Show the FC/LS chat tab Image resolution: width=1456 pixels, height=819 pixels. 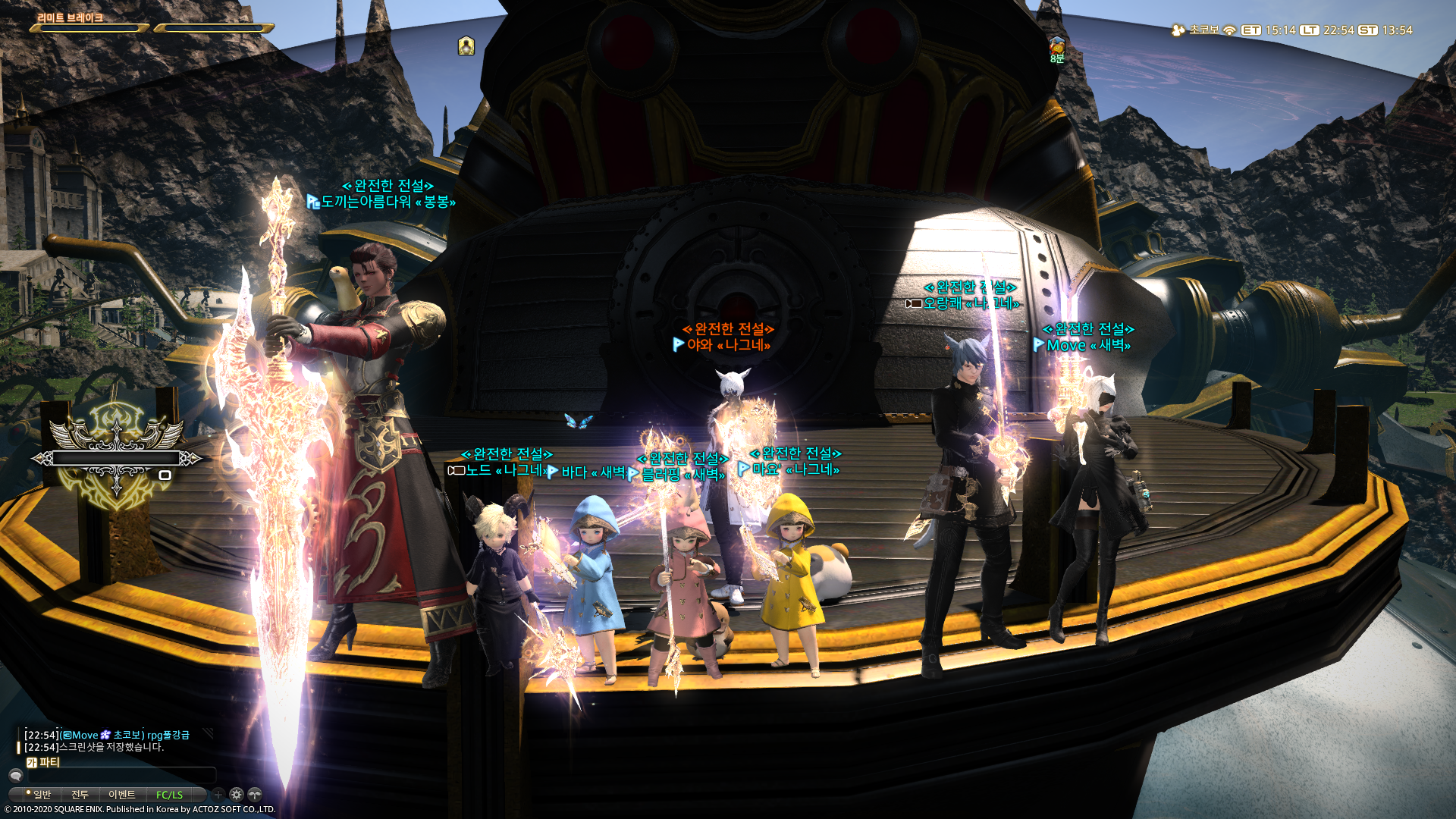(169, 795)
